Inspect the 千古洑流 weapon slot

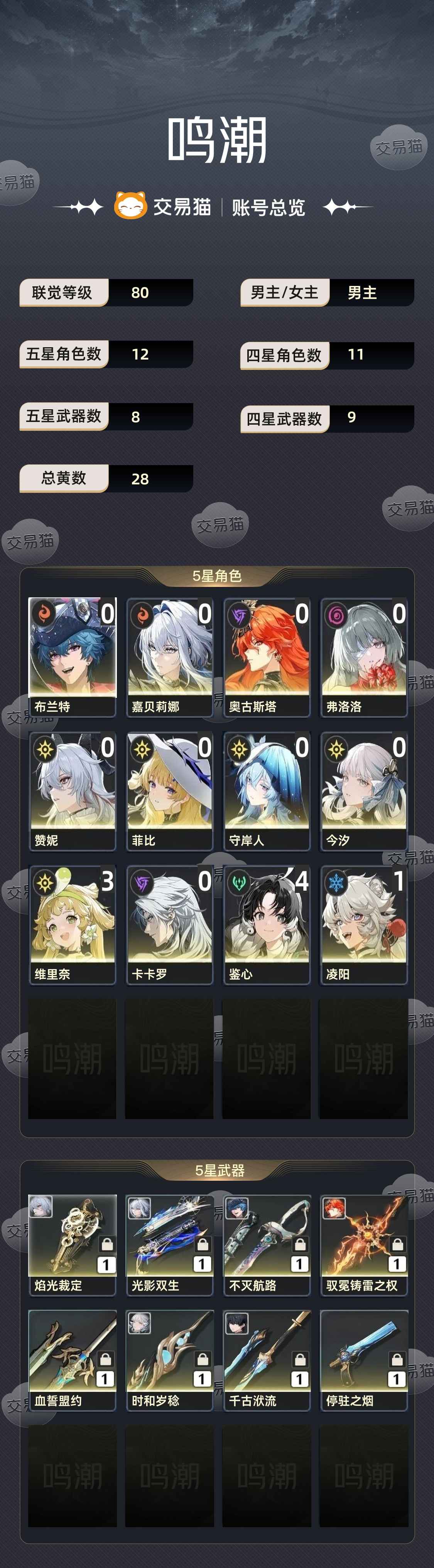[266, 1359]
